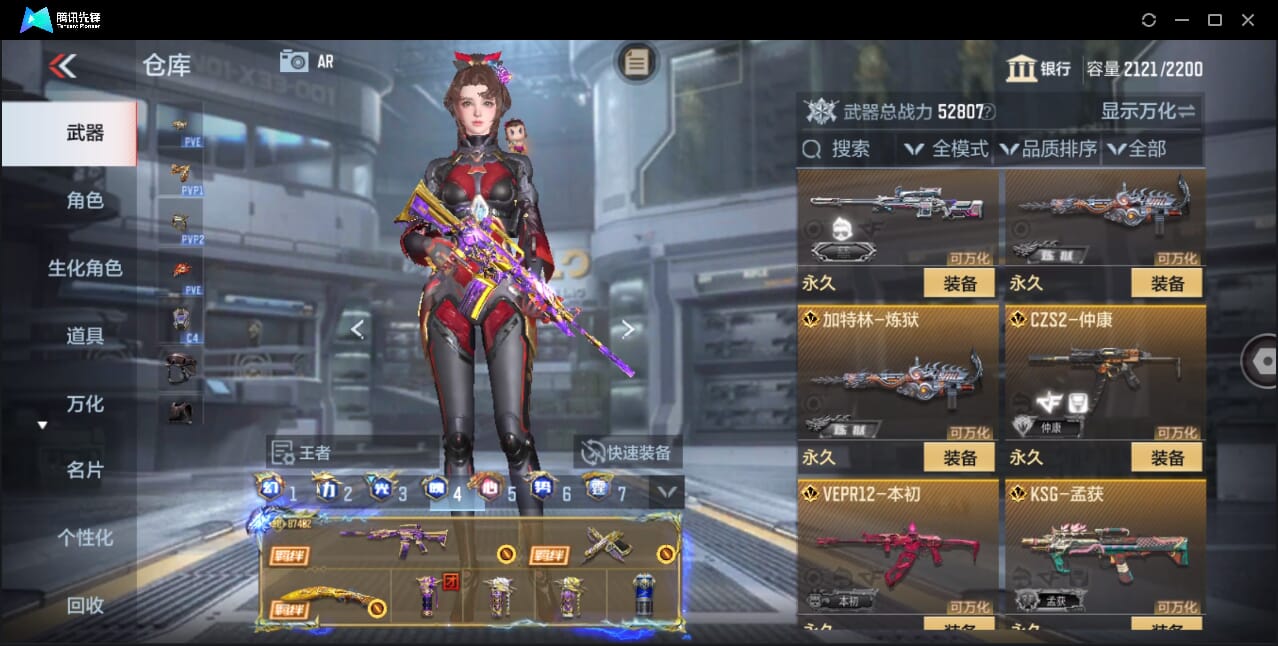Go to the 回收 tab
The image size is (1278, 646).
click(85, 605)
